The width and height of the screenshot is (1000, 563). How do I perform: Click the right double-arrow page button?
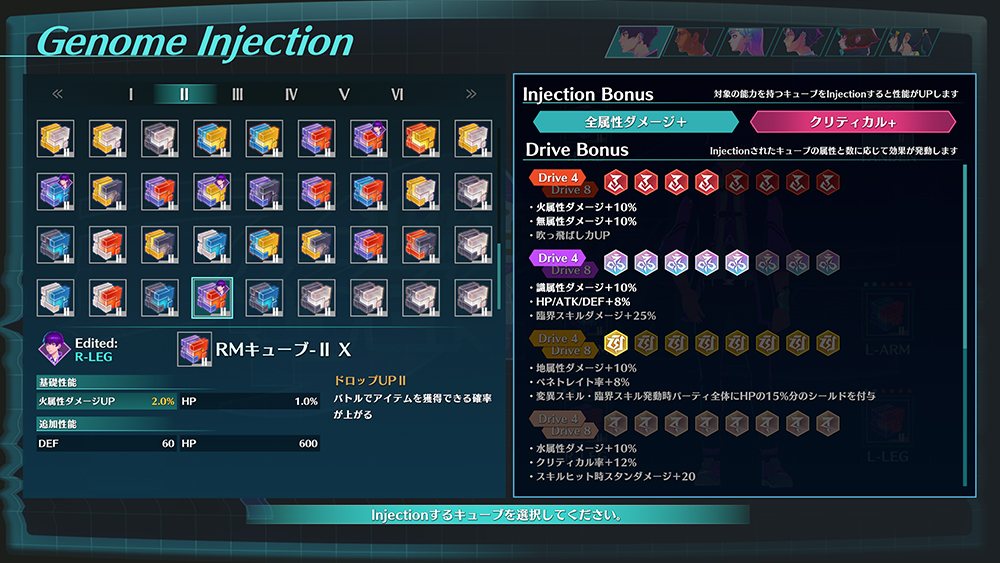click(x=471, y=94)
